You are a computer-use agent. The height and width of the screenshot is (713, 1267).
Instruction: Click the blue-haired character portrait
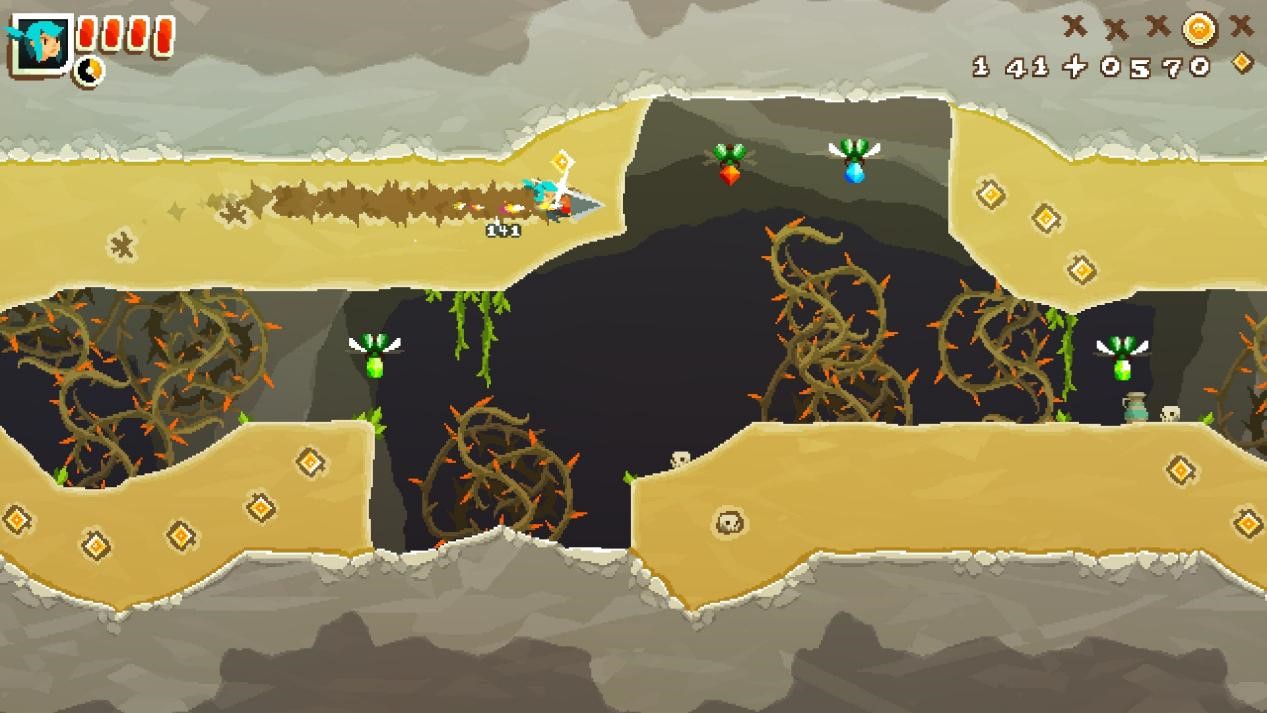40,44
